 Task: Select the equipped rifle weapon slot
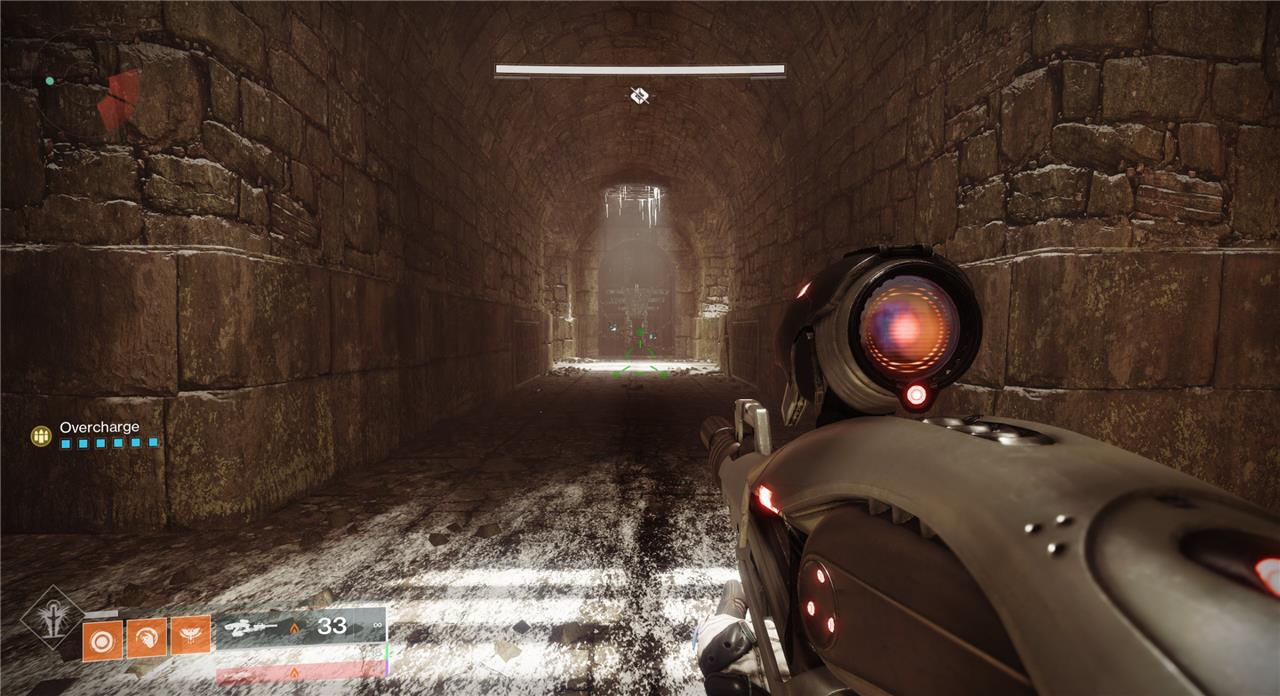pyautogui.click(x=299, y=628)
